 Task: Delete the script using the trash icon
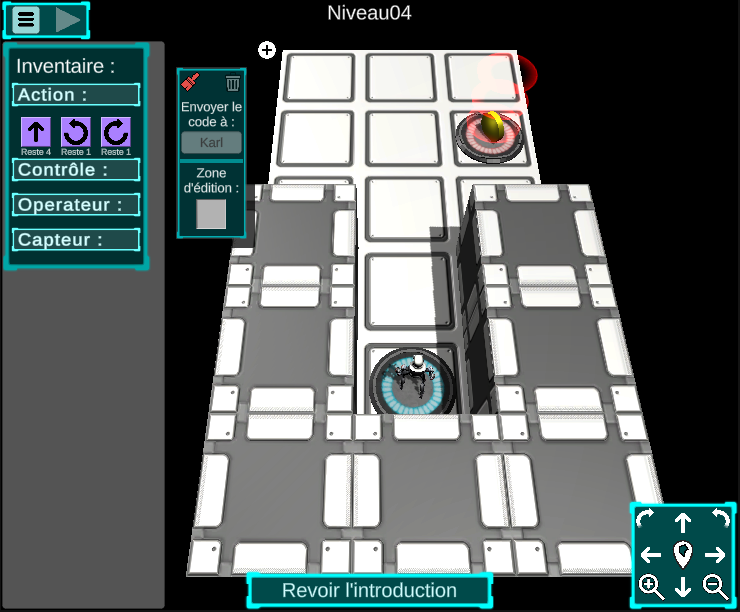point(233,83)
